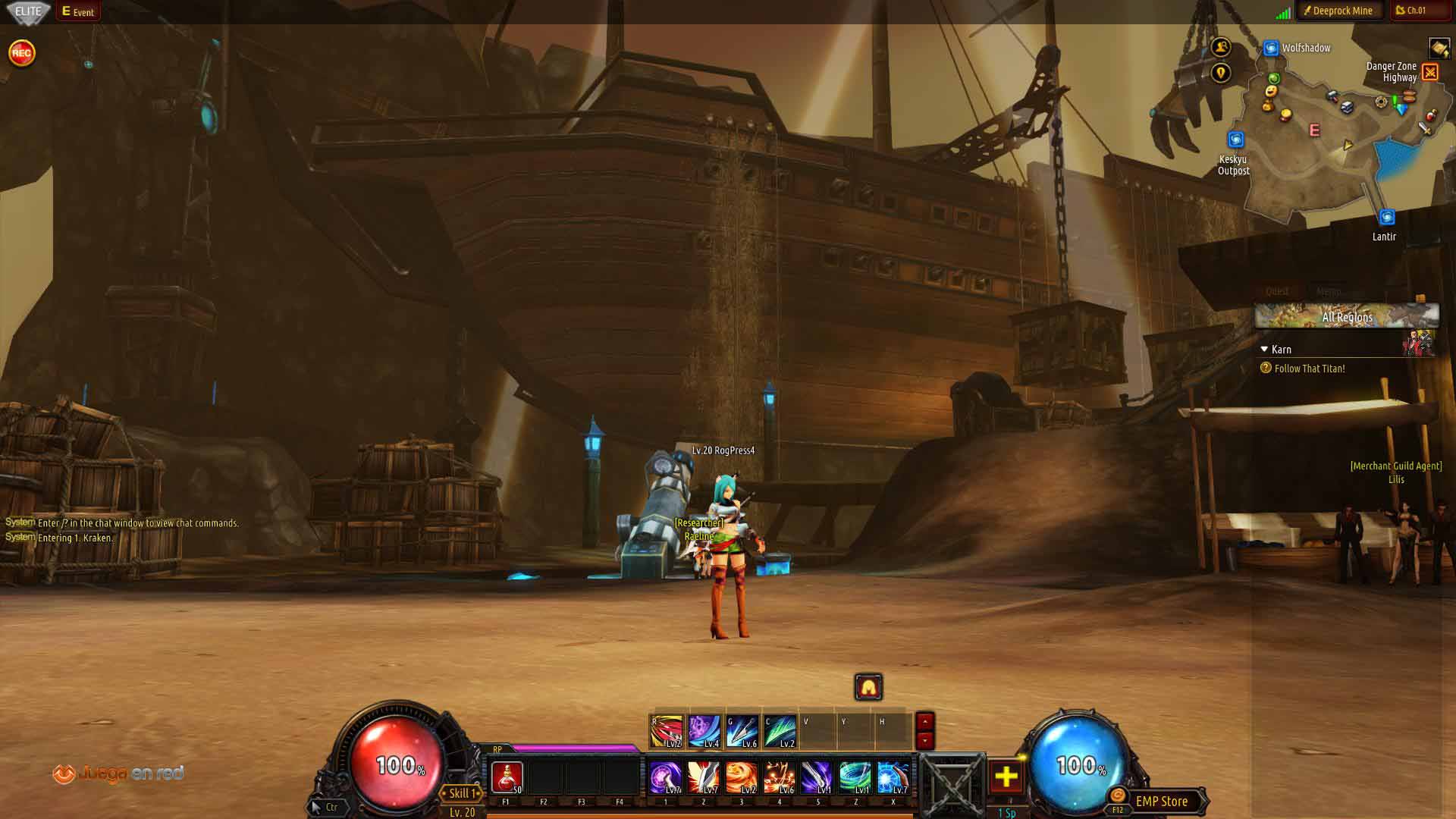Open the Deeprock Mine location button

(x=1336, y=11)
